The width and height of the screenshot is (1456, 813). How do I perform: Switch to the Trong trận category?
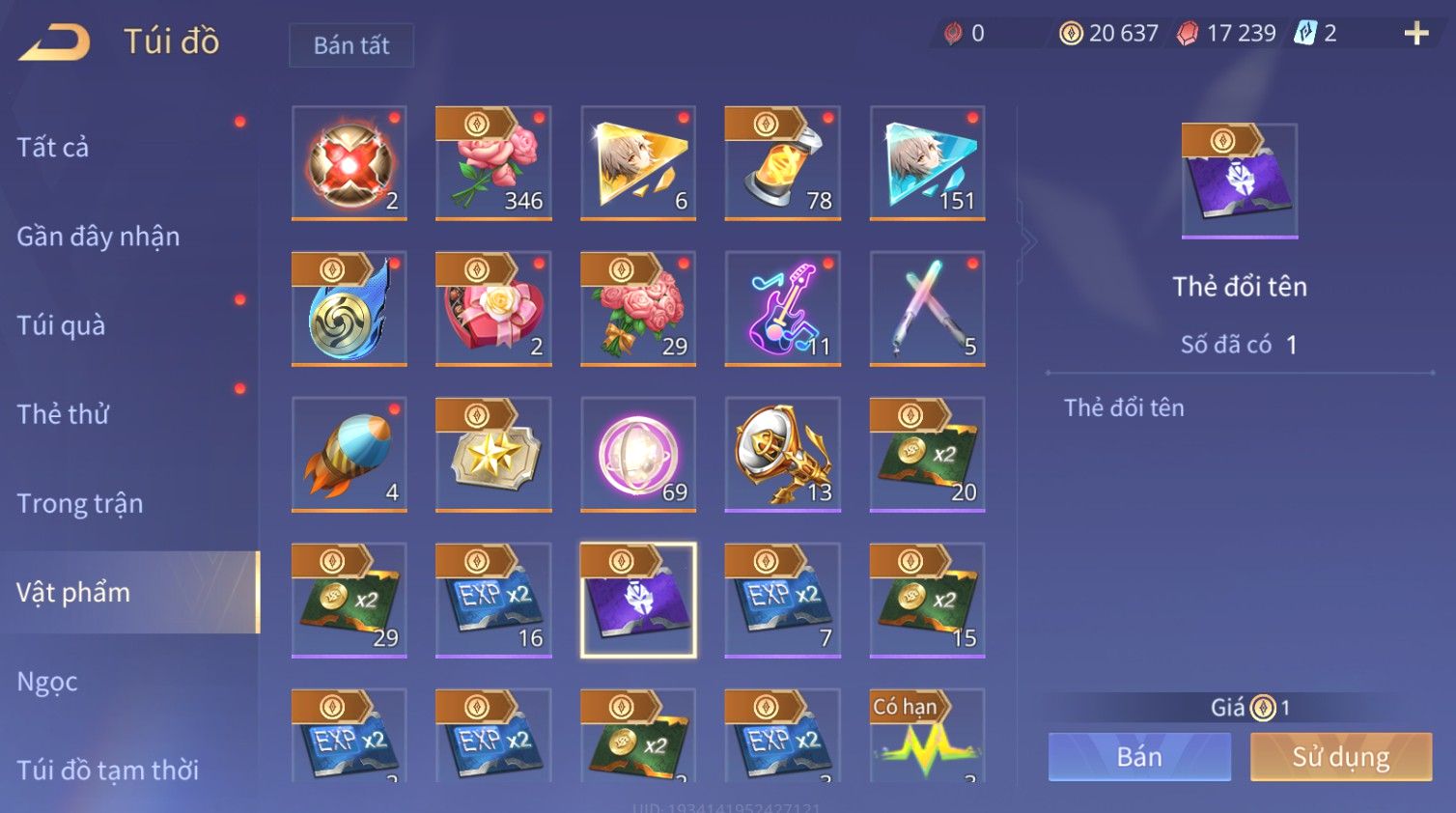click(x=80, y=503)
